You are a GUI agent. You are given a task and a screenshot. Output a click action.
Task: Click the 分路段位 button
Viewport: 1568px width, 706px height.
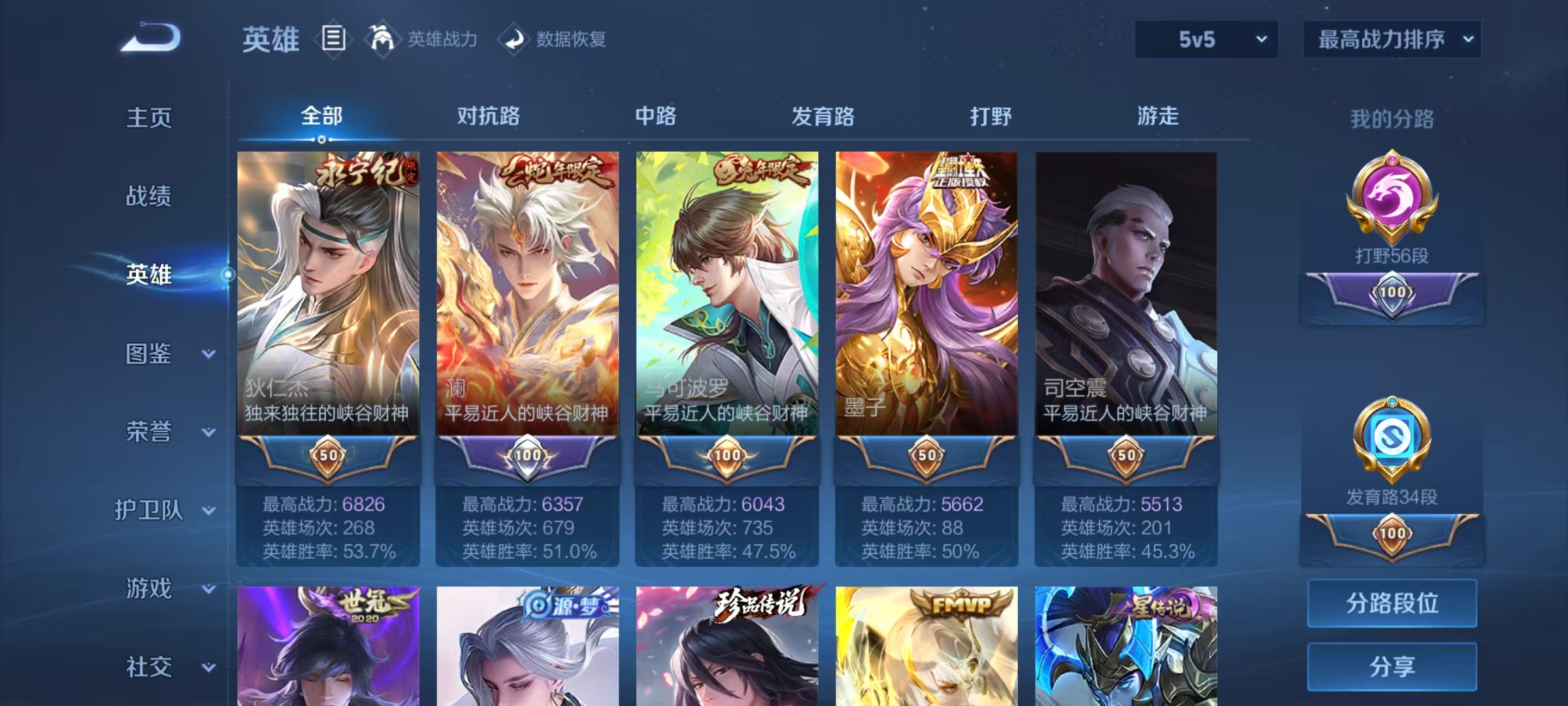pos(1392,603)
